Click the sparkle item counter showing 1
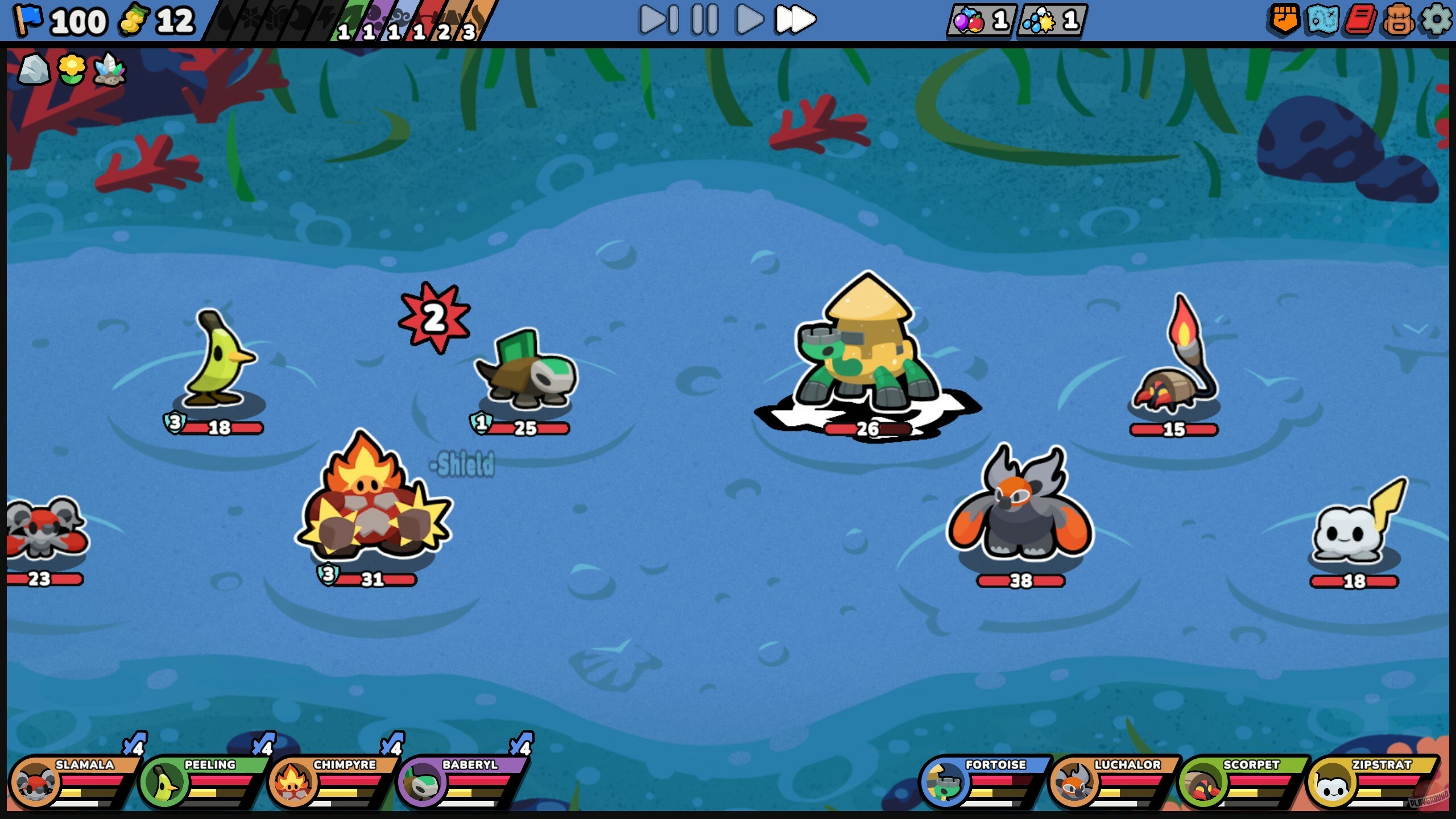Screen dimensions: 1456x819 tap(1052, 20)
